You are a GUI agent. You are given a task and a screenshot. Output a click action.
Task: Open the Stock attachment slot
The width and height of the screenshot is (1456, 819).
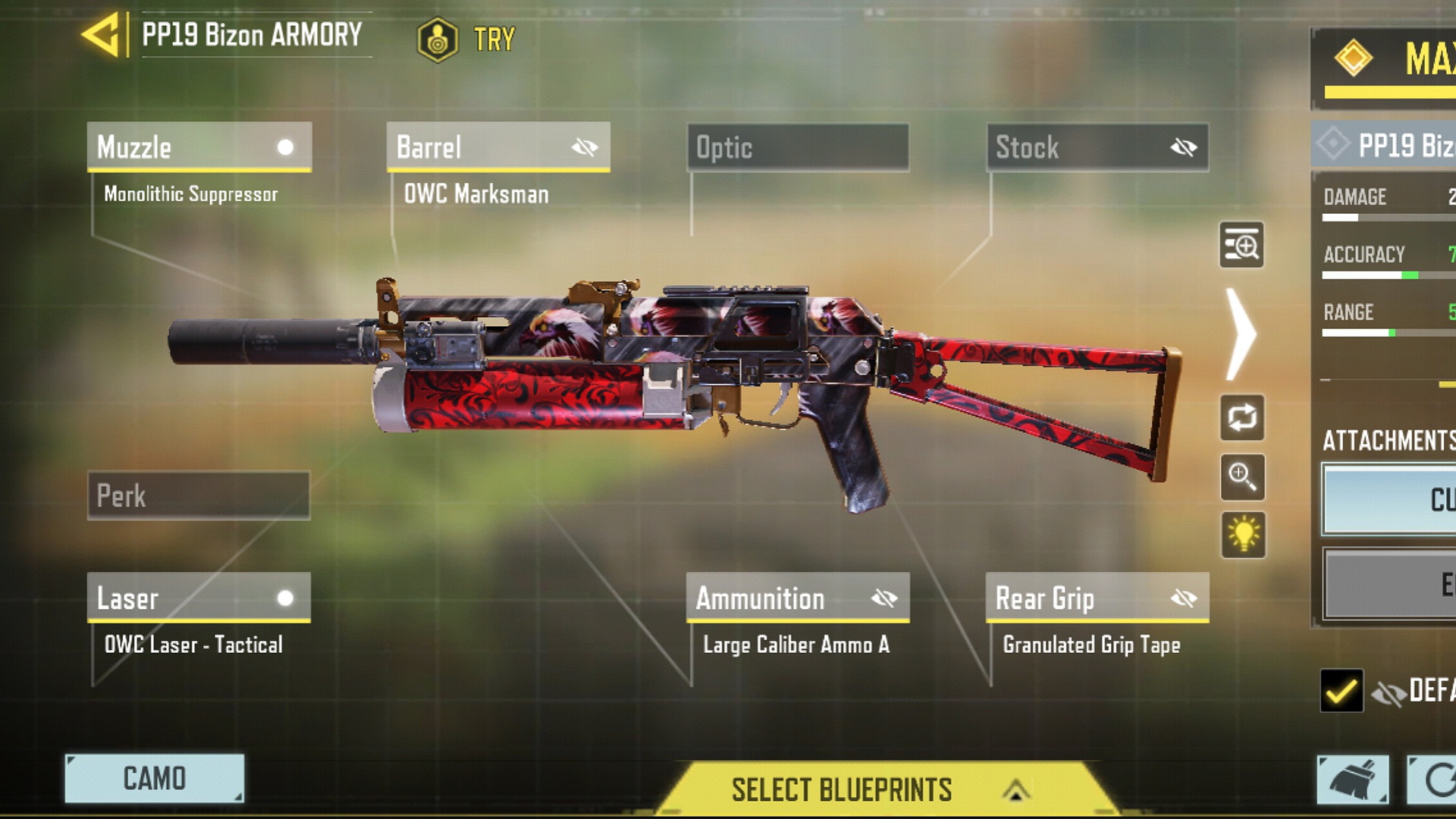[1077, 147]
